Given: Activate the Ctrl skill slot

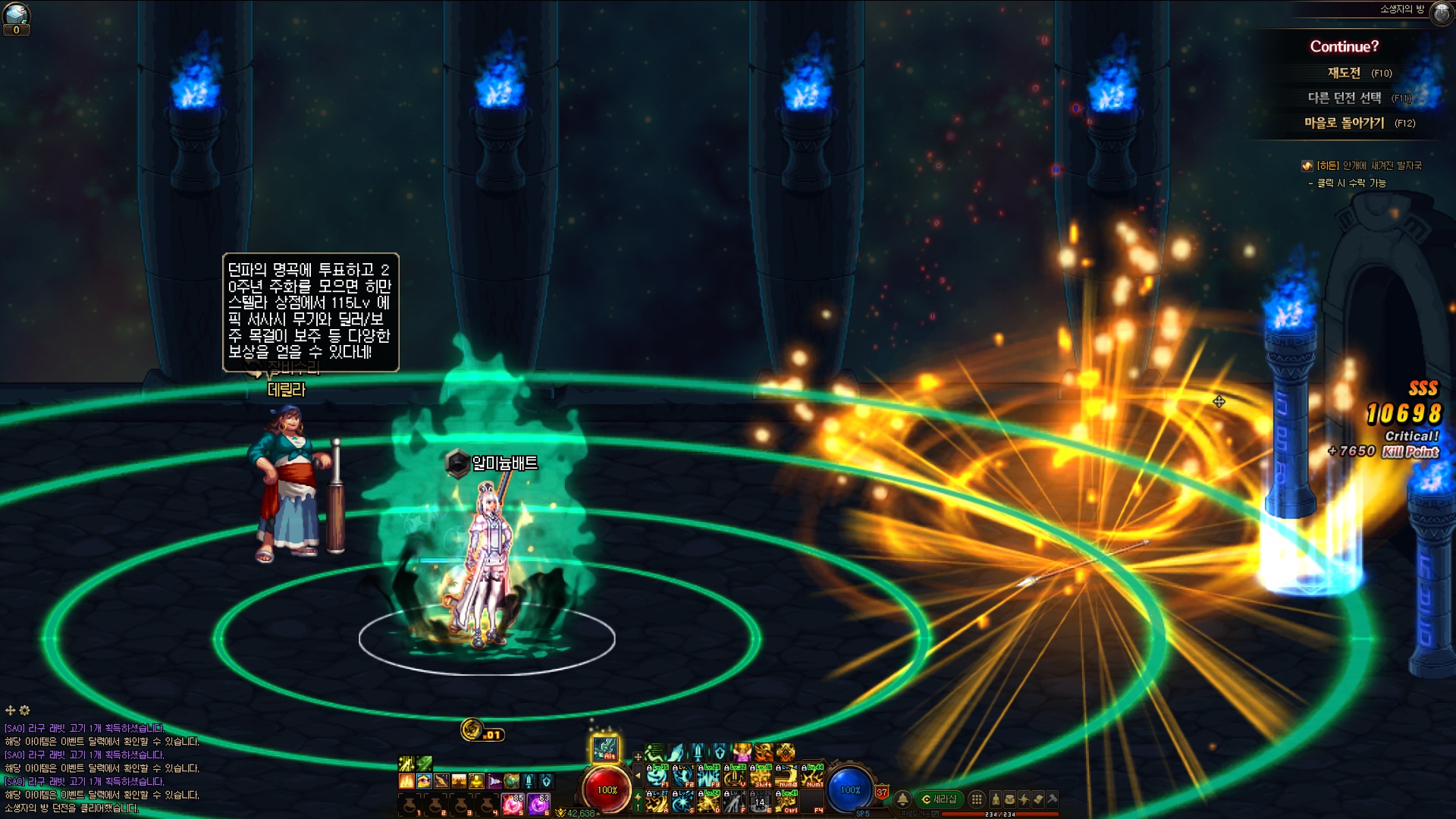Looking at the screenshot, I should click(786, 802).
